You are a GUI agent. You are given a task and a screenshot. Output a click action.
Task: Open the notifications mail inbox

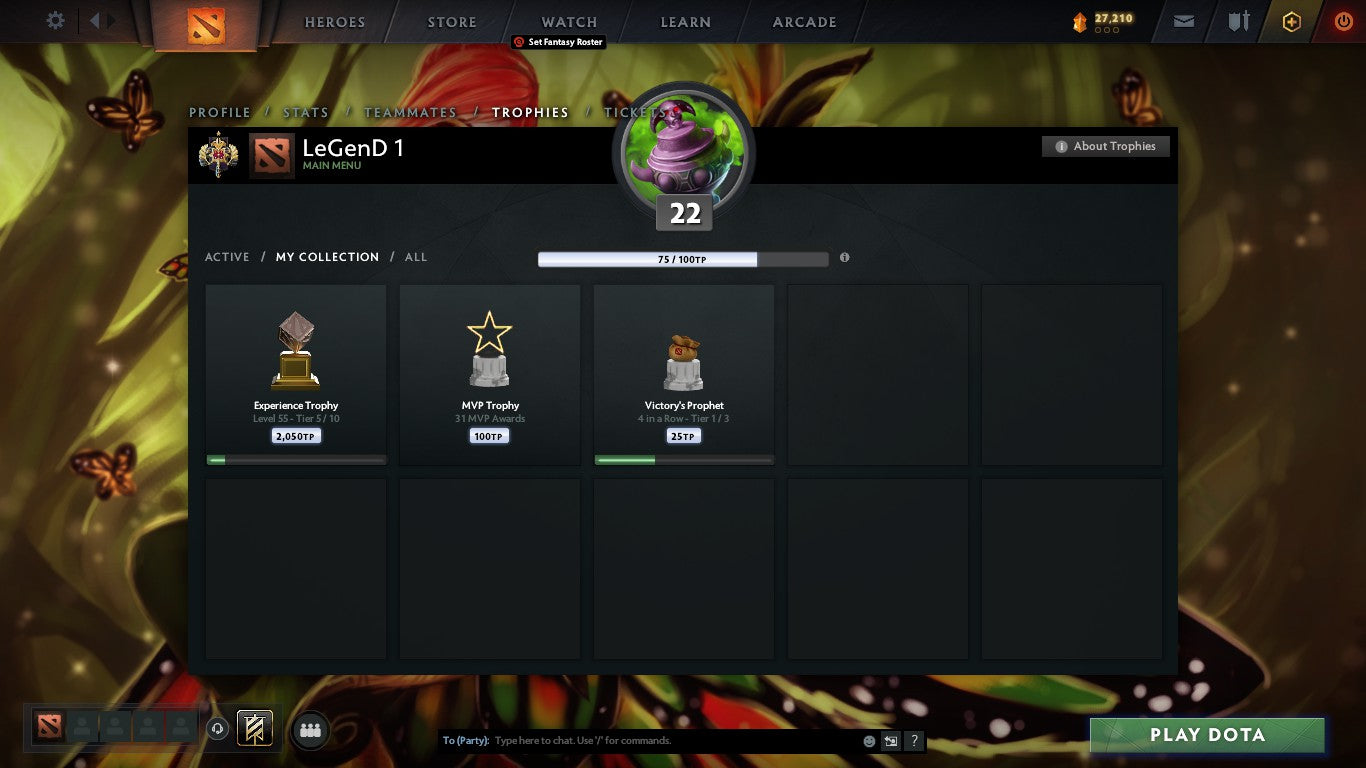[1183, 21]
